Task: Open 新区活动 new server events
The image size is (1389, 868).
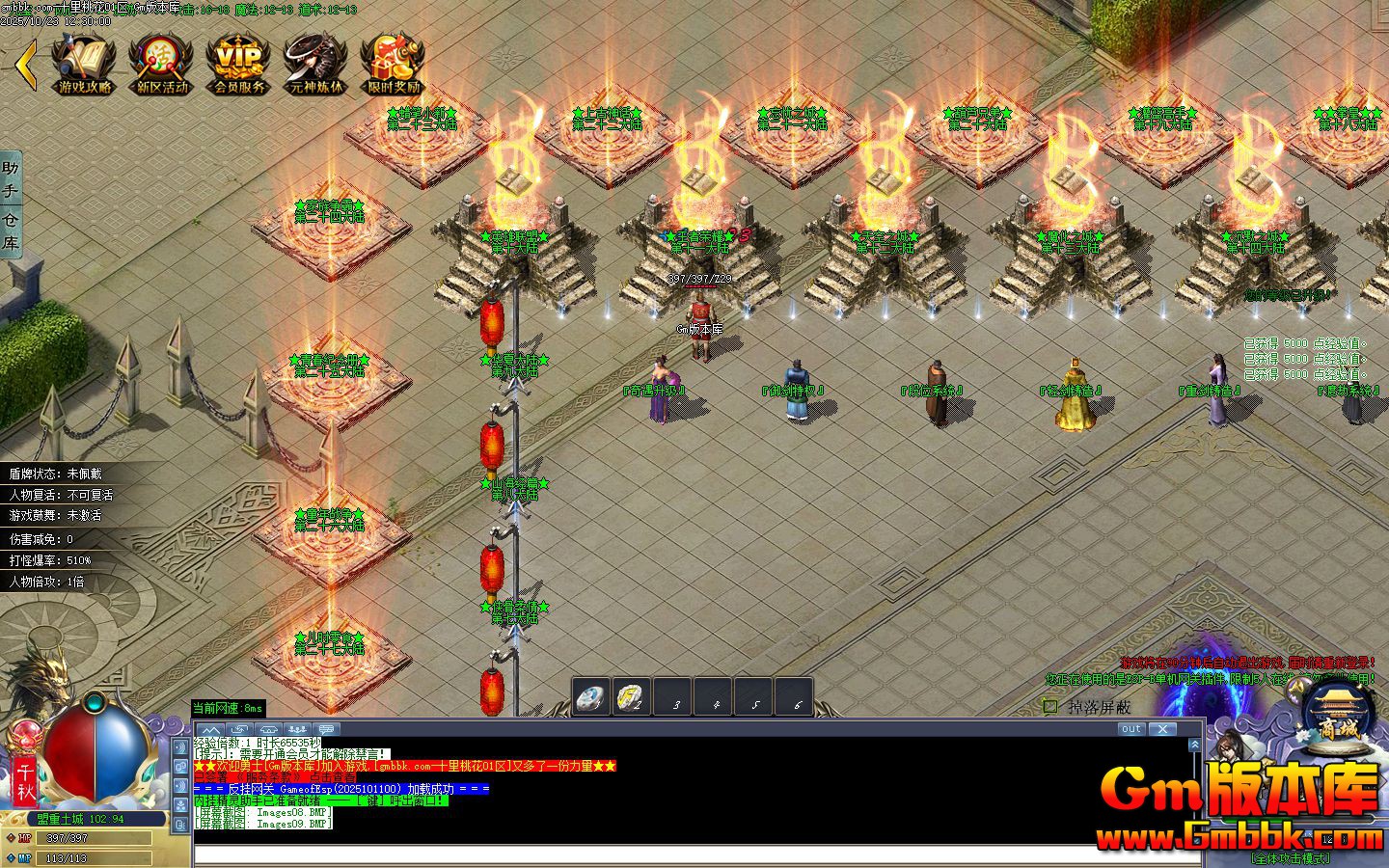Action: pyautogui.click(x=161, y=64)
